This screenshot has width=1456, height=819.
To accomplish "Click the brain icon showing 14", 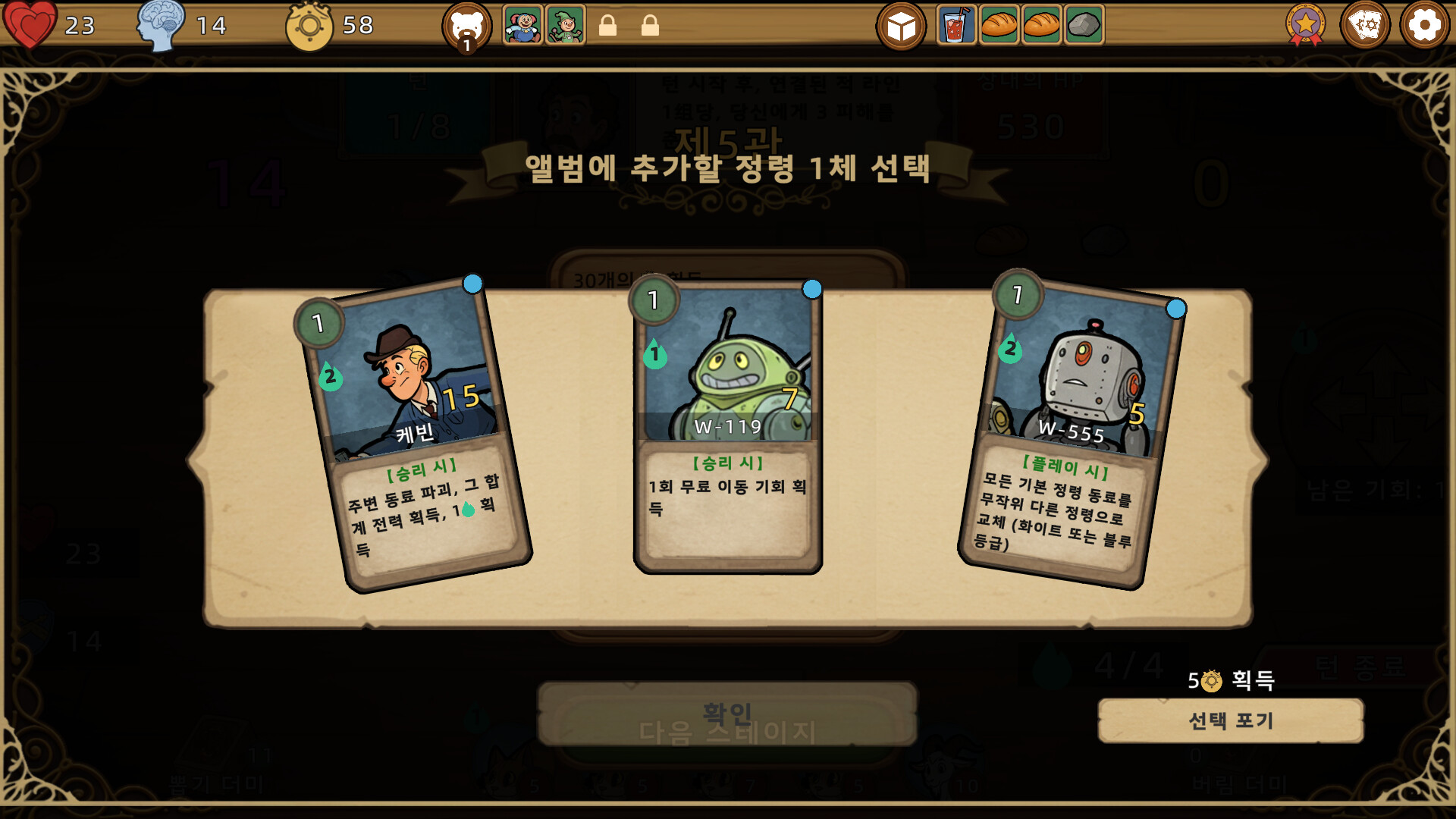I will (x=161, y=25).
